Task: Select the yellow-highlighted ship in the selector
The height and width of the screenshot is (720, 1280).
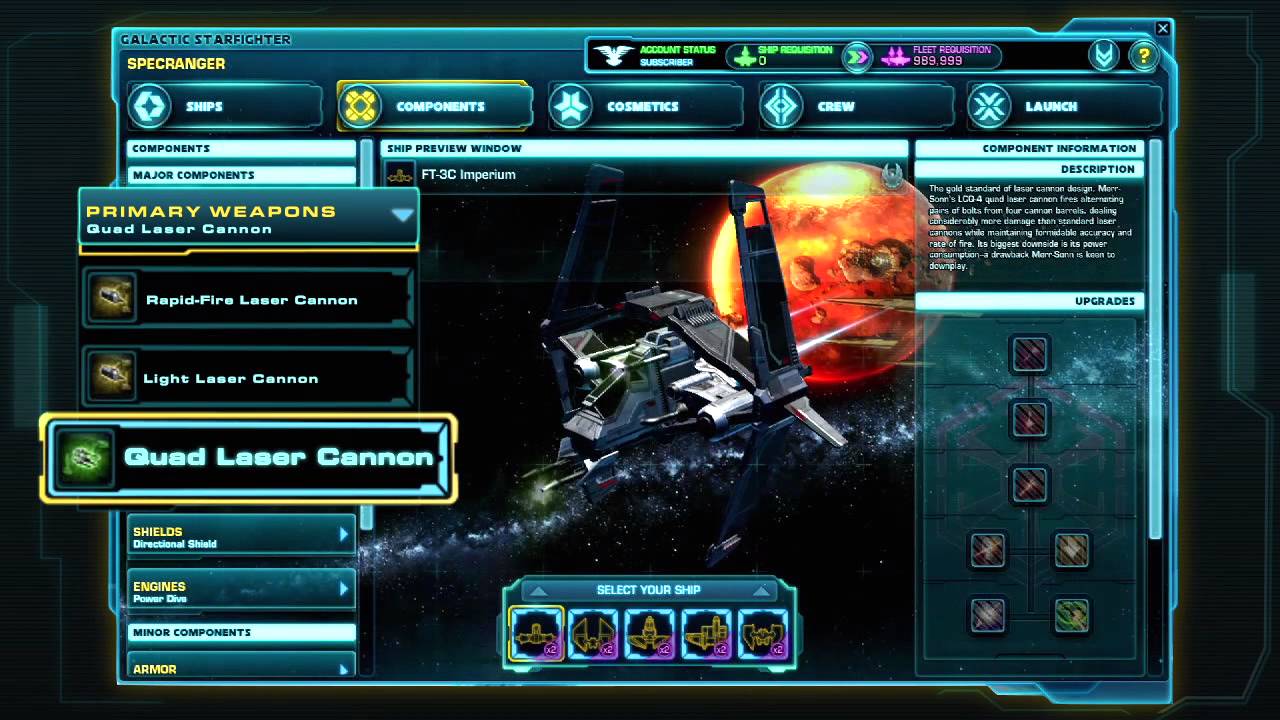Action: pyautogui.click(x=536, y=633)
